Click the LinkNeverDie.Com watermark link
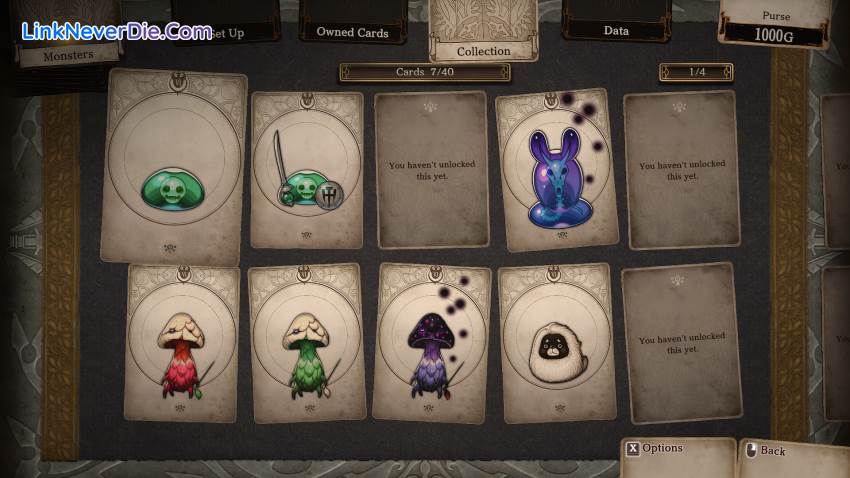The image size is (850, 478). tap(116, 31)
